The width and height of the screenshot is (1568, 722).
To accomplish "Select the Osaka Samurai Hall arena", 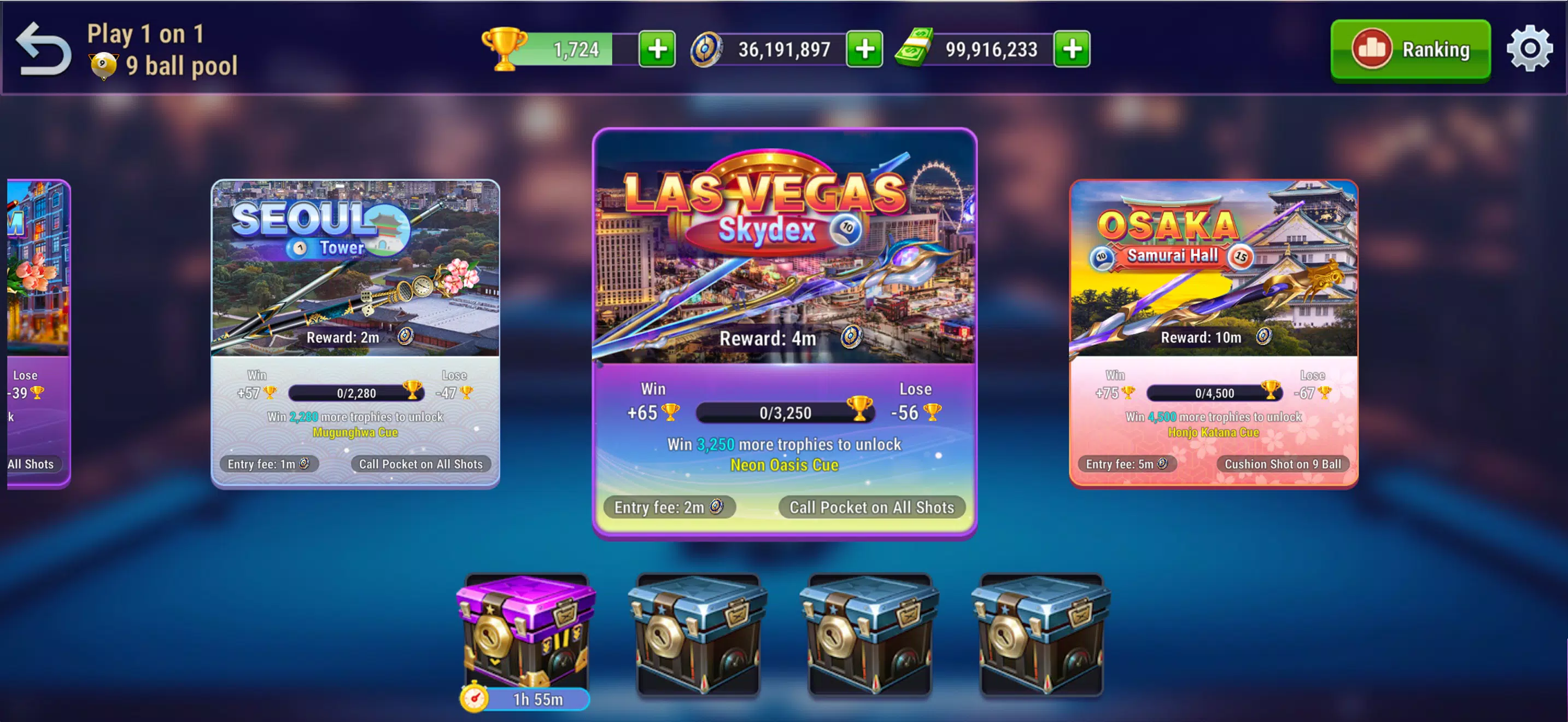I will click(x=1213, y=274).
